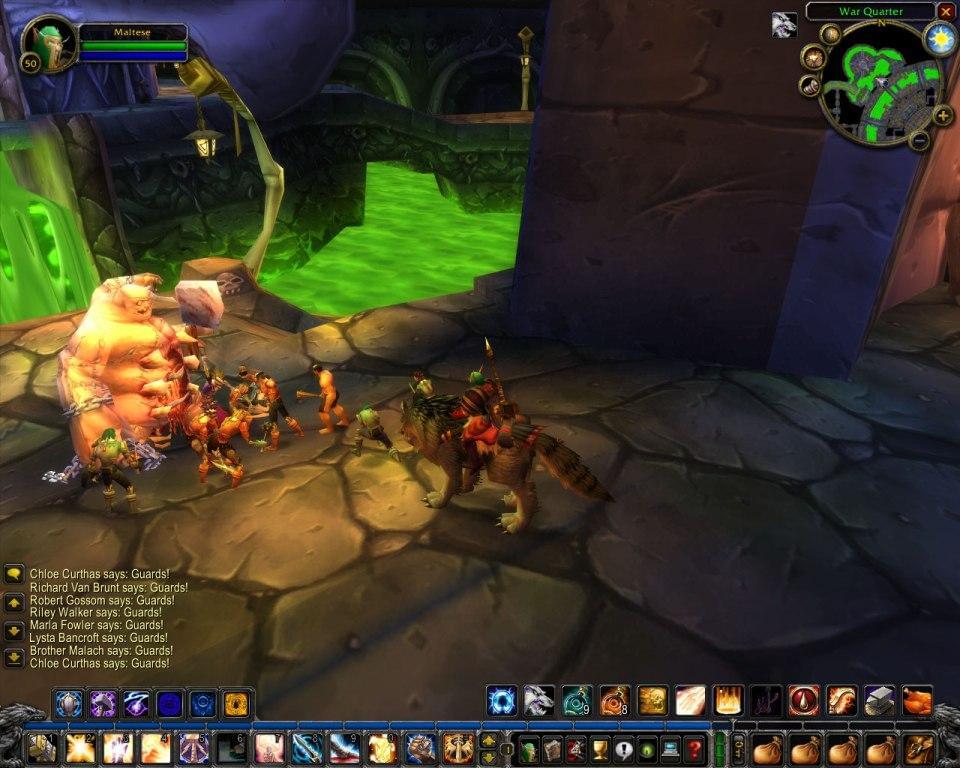
Task: Open the keyring button
Action: [x=738, y=748]
